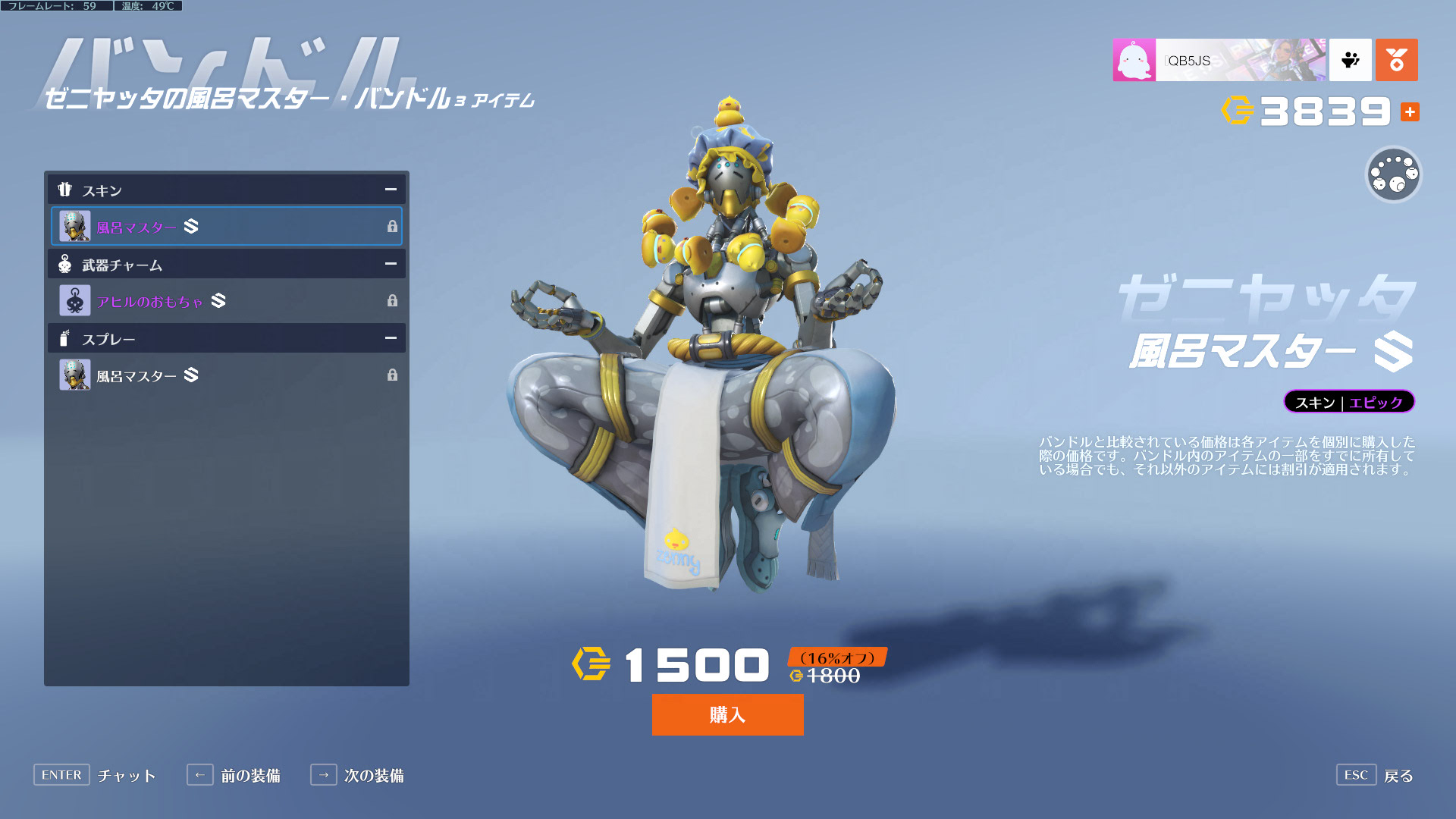Select the アヒルのおもちゃ weapon charm row
This screenshot has height=819, width=1456.
click(x=226, y=301)
